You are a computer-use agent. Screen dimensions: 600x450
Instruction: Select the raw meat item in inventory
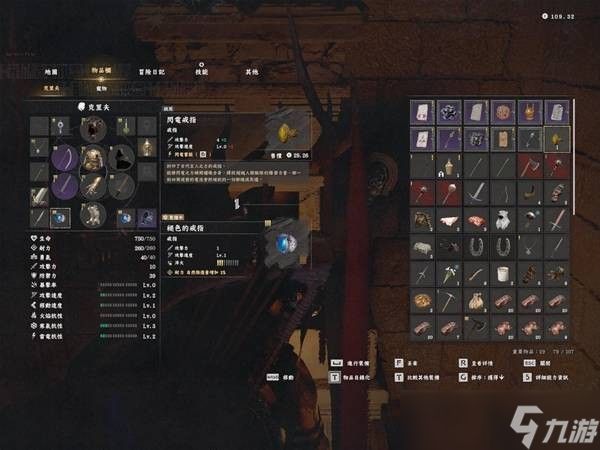pos(476,219)
